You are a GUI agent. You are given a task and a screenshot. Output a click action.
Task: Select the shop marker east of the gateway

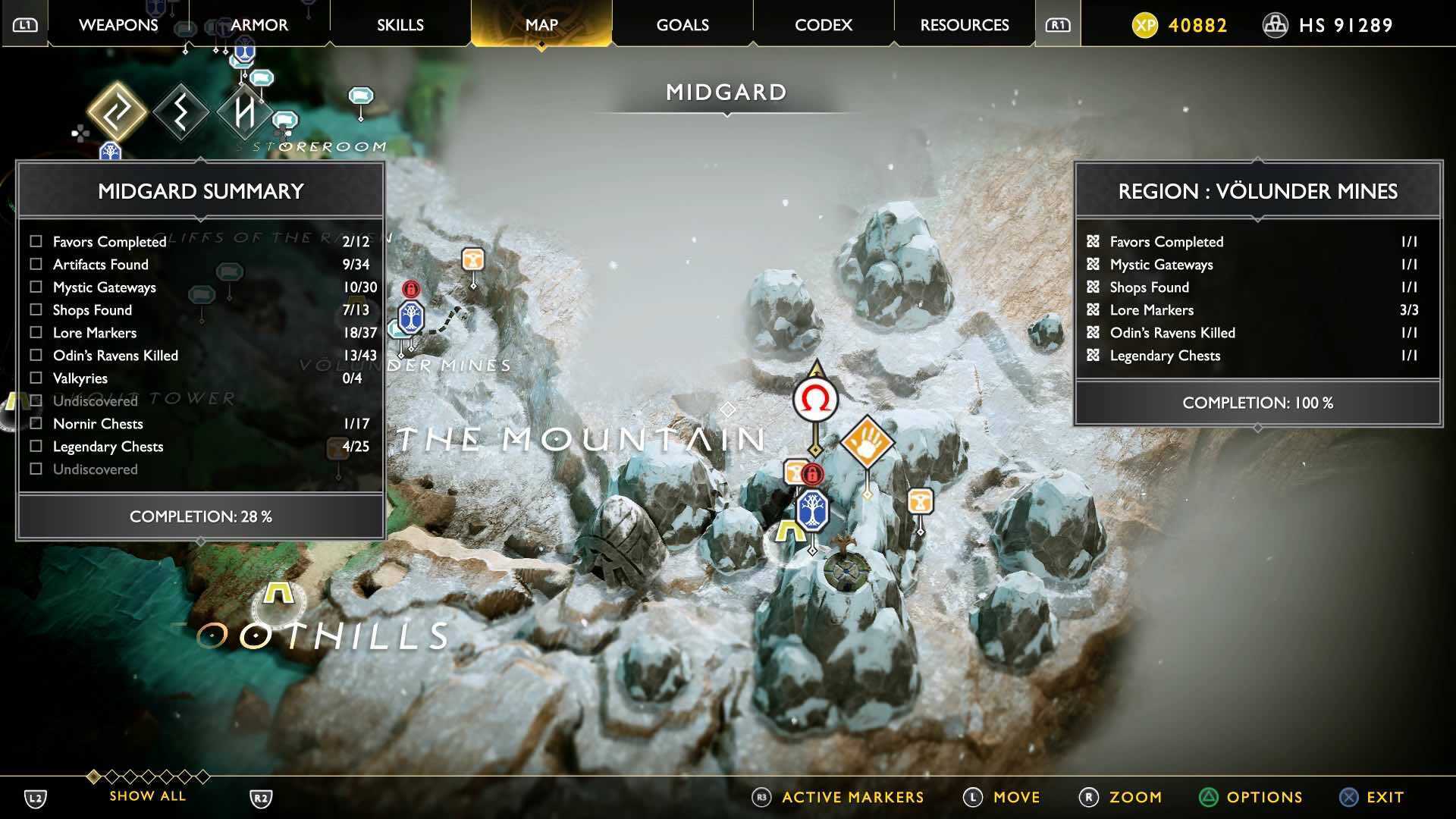click(x=918, y=500)
